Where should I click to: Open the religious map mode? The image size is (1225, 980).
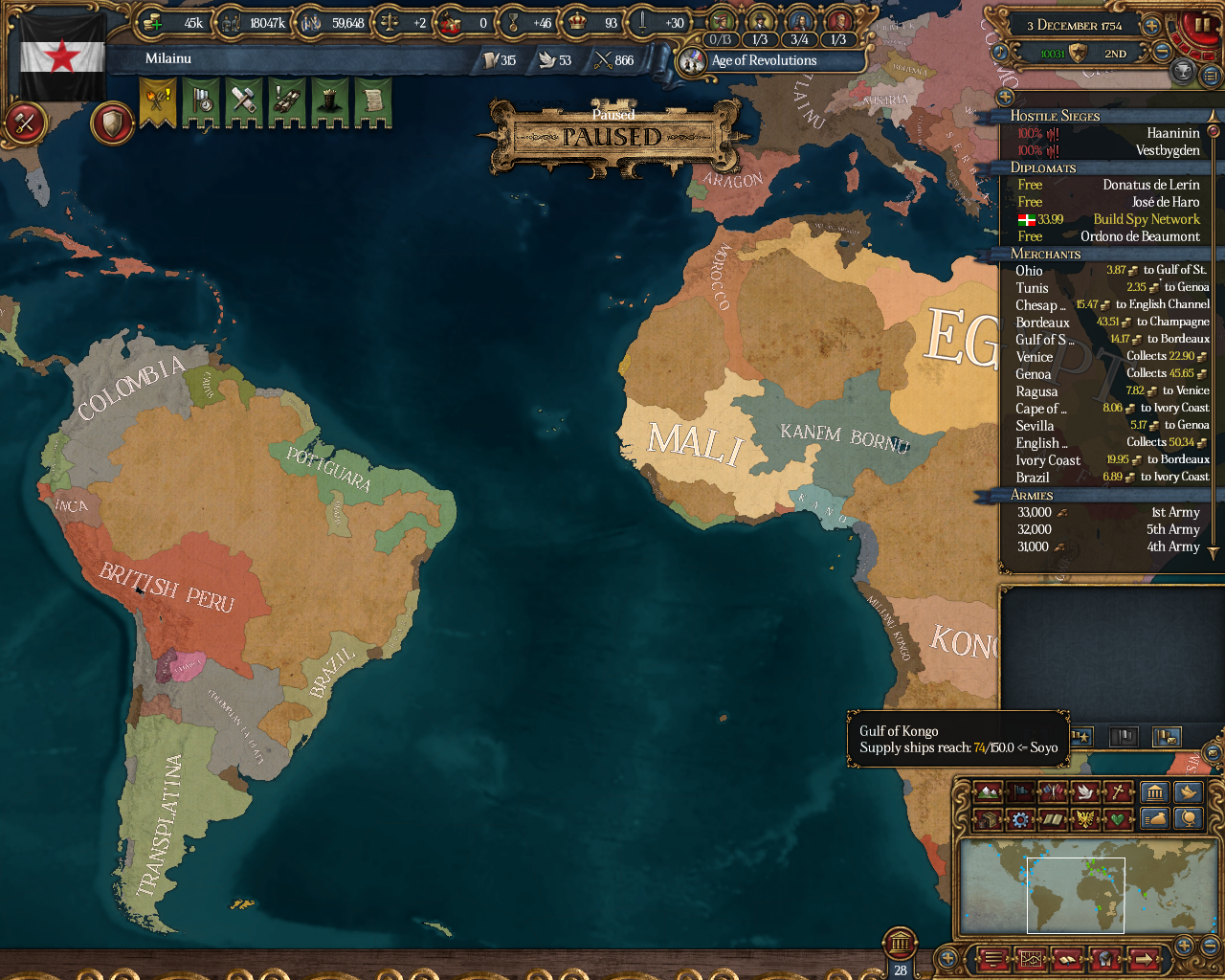point(1117,792)
